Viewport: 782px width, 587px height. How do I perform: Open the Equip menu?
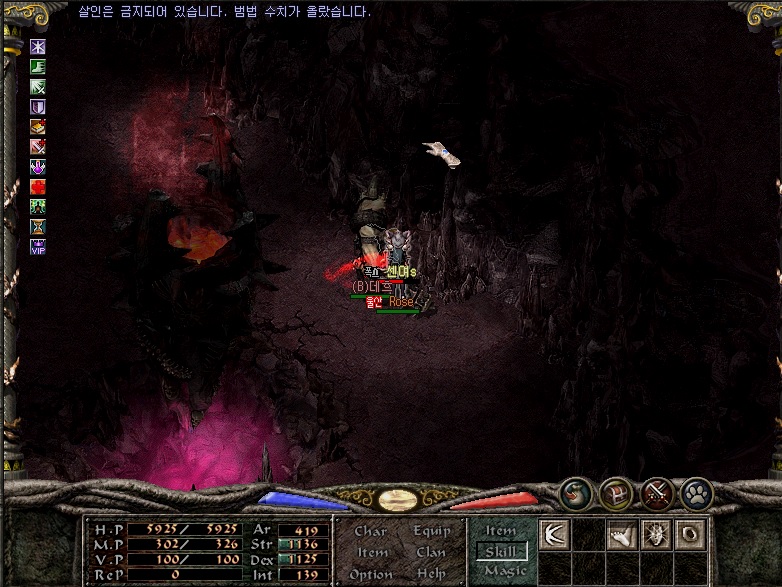click(x=432, y=532)
